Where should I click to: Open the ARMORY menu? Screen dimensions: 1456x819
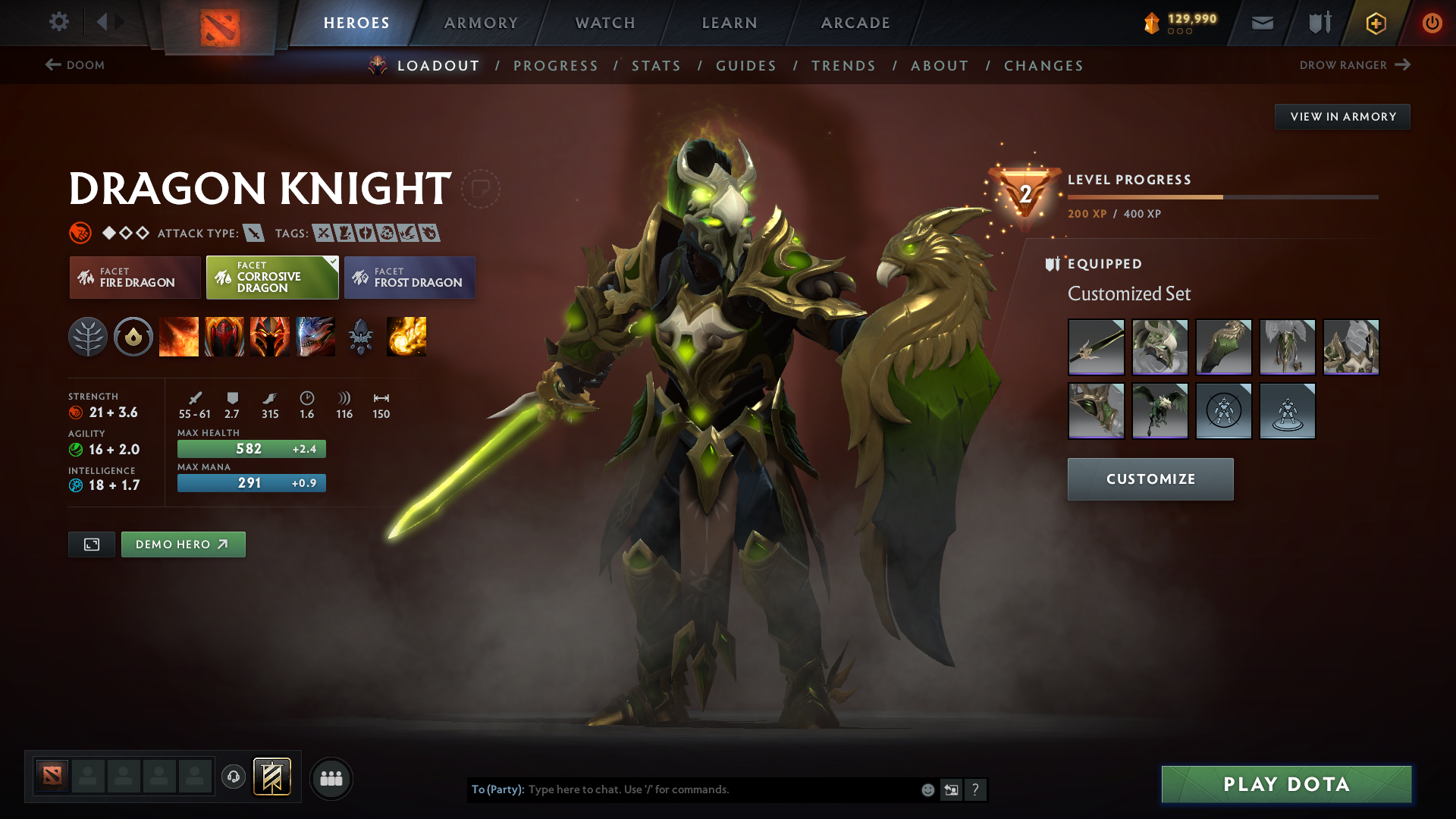tap(481, 23)
